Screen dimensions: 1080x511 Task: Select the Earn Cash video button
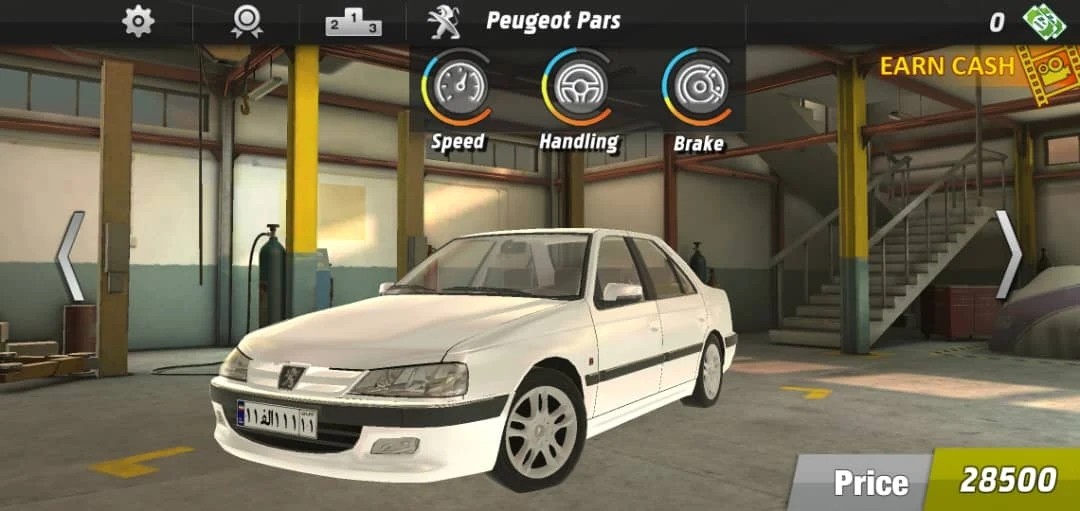click(960, 68)
